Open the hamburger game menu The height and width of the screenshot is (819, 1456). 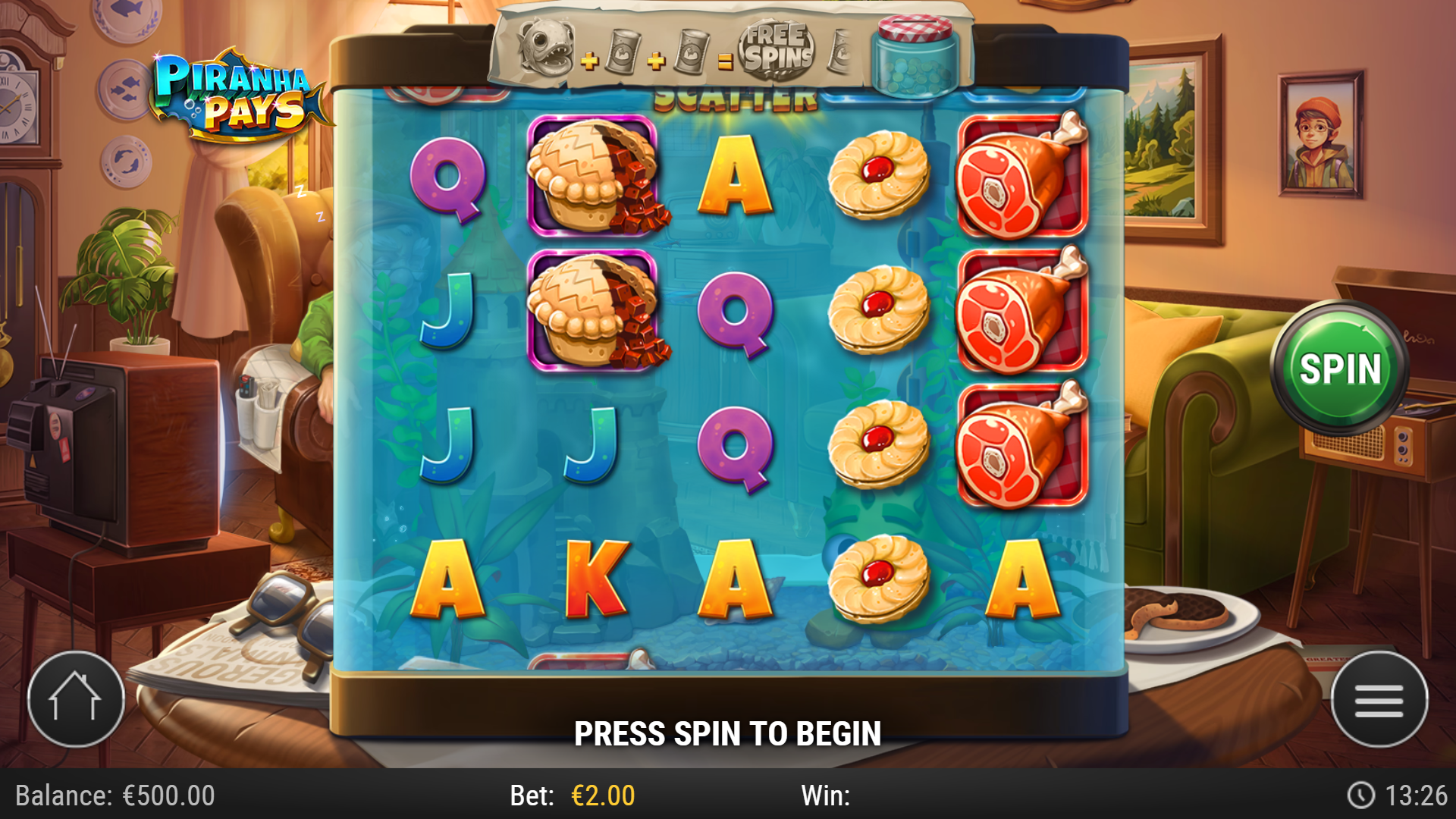tap(1378, 698)
